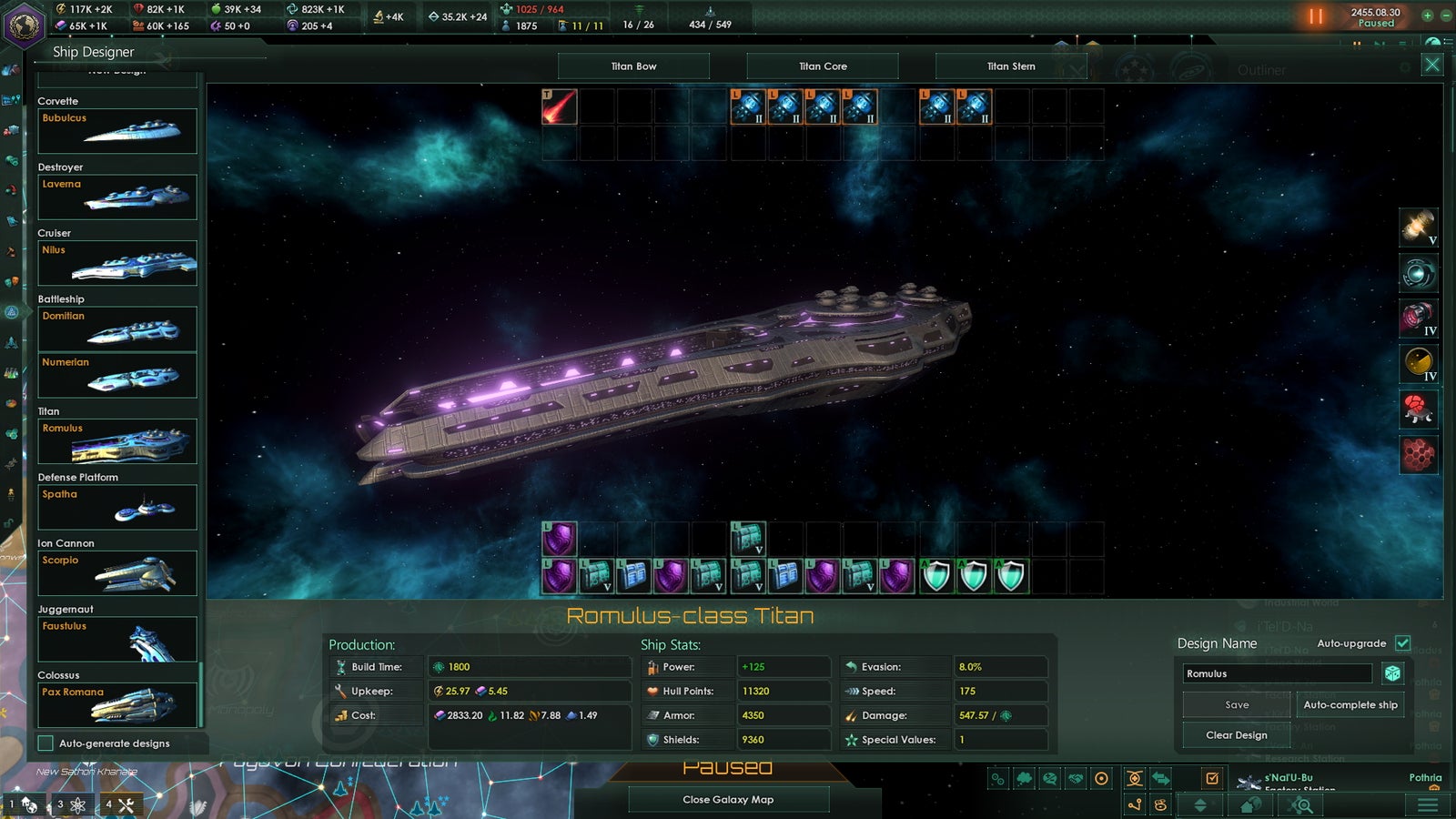Open the Titan Stern tab

(1010, 66)
